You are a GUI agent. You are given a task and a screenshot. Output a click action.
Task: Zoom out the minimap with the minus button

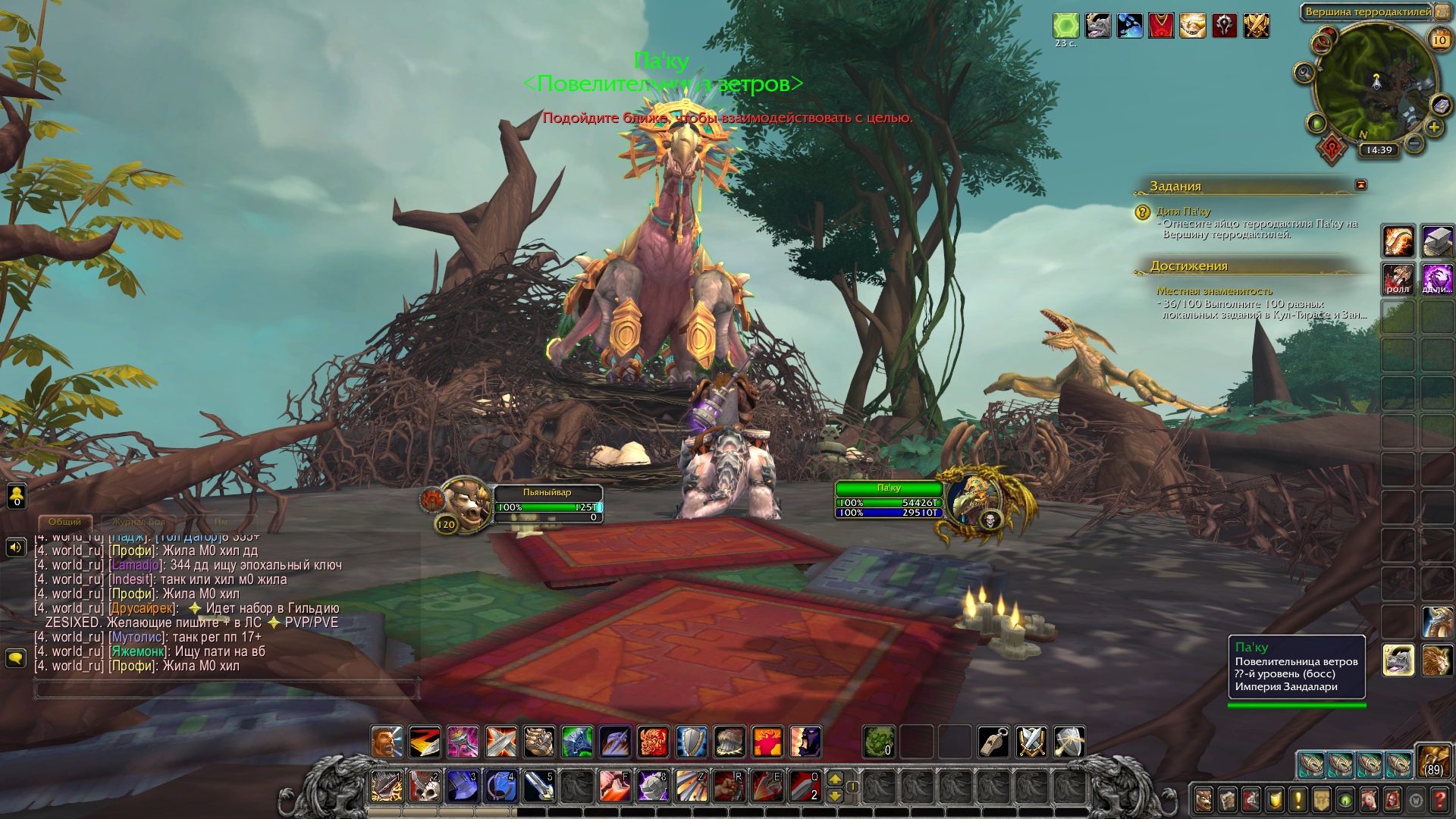point(1414,142)
